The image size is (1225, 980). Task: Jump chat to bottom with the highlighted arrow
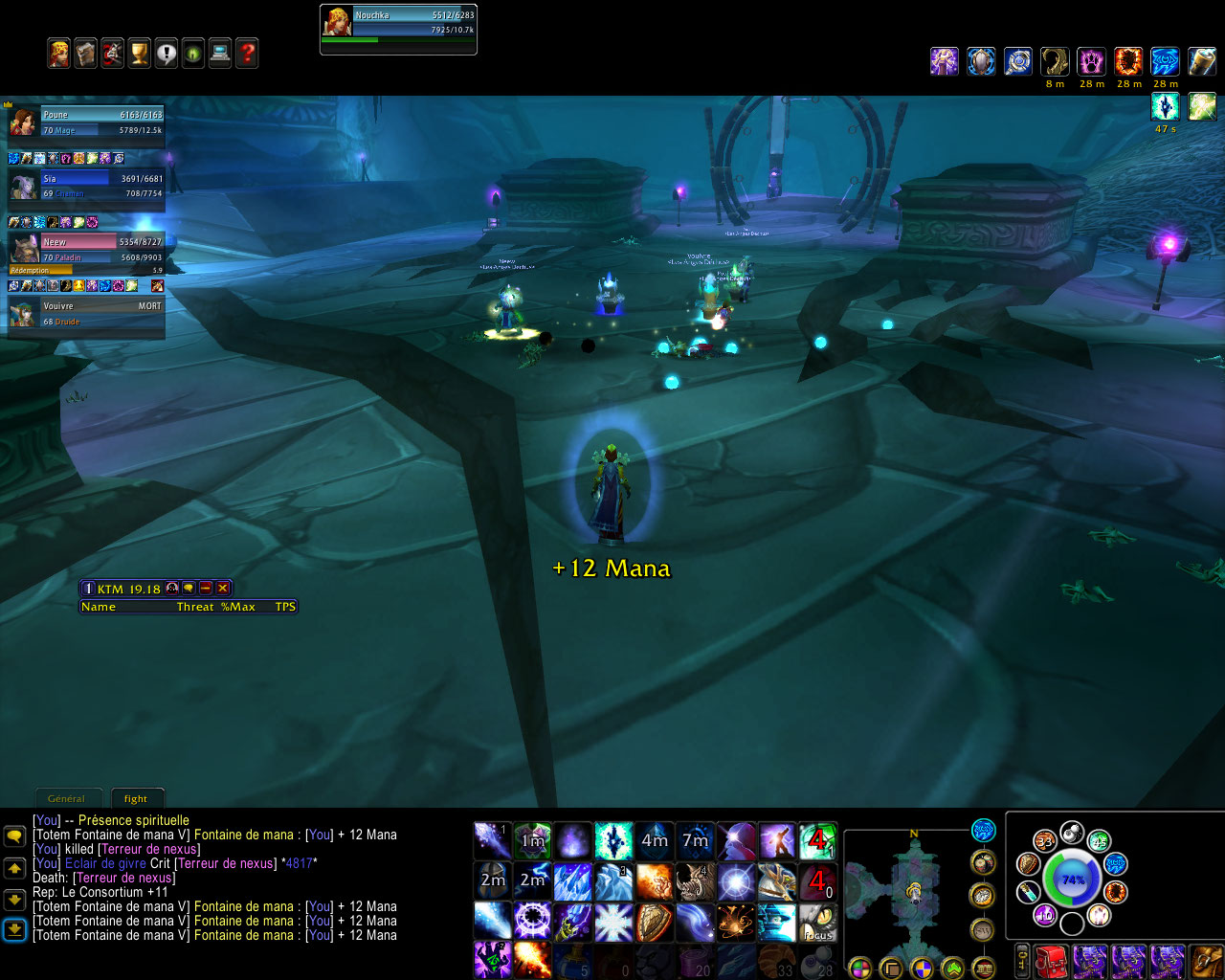tap(14, 928)
